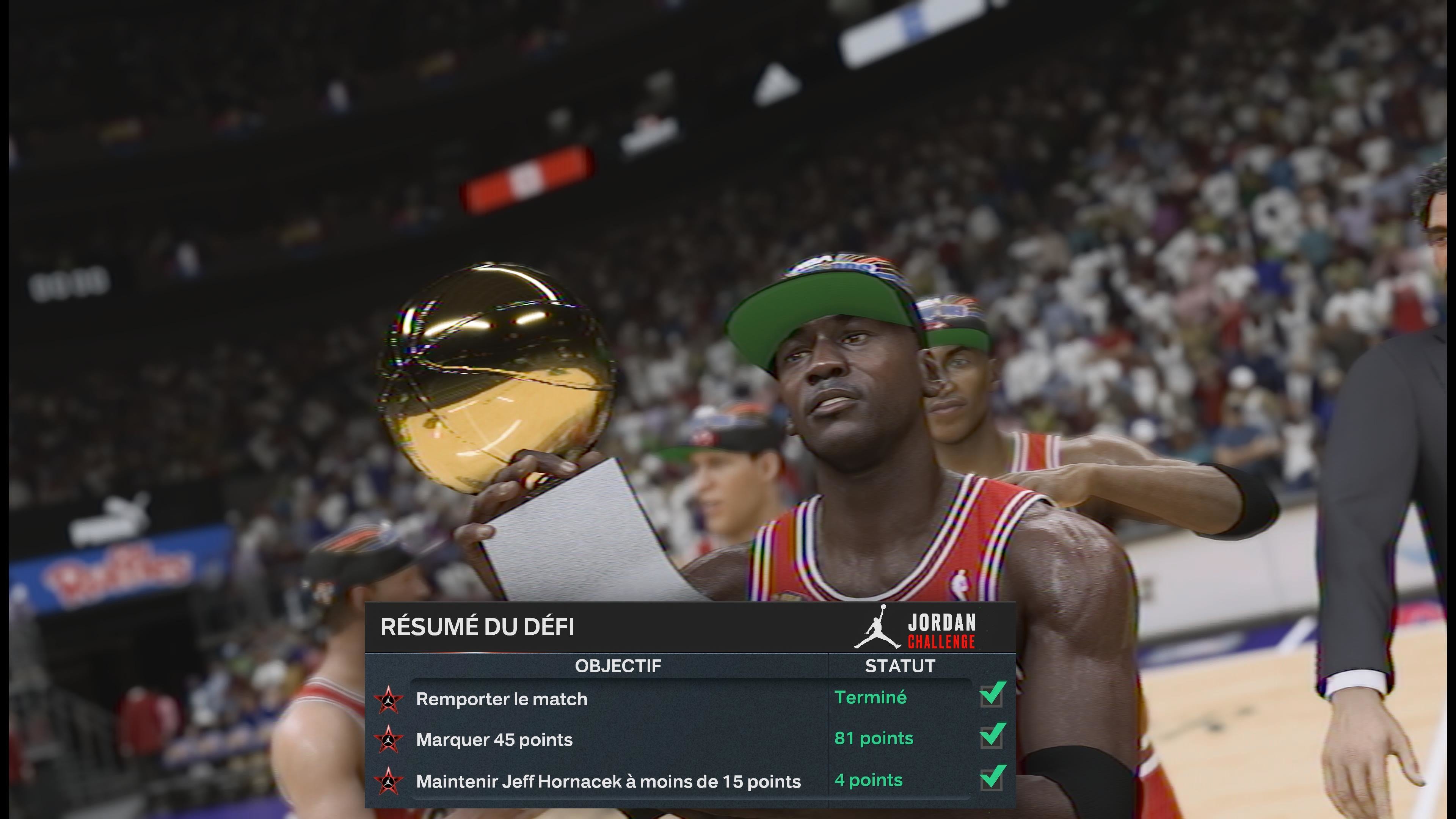Click the Terminé status label
Viewport: 1456px width, 819px height.
(x=871, y=698)
